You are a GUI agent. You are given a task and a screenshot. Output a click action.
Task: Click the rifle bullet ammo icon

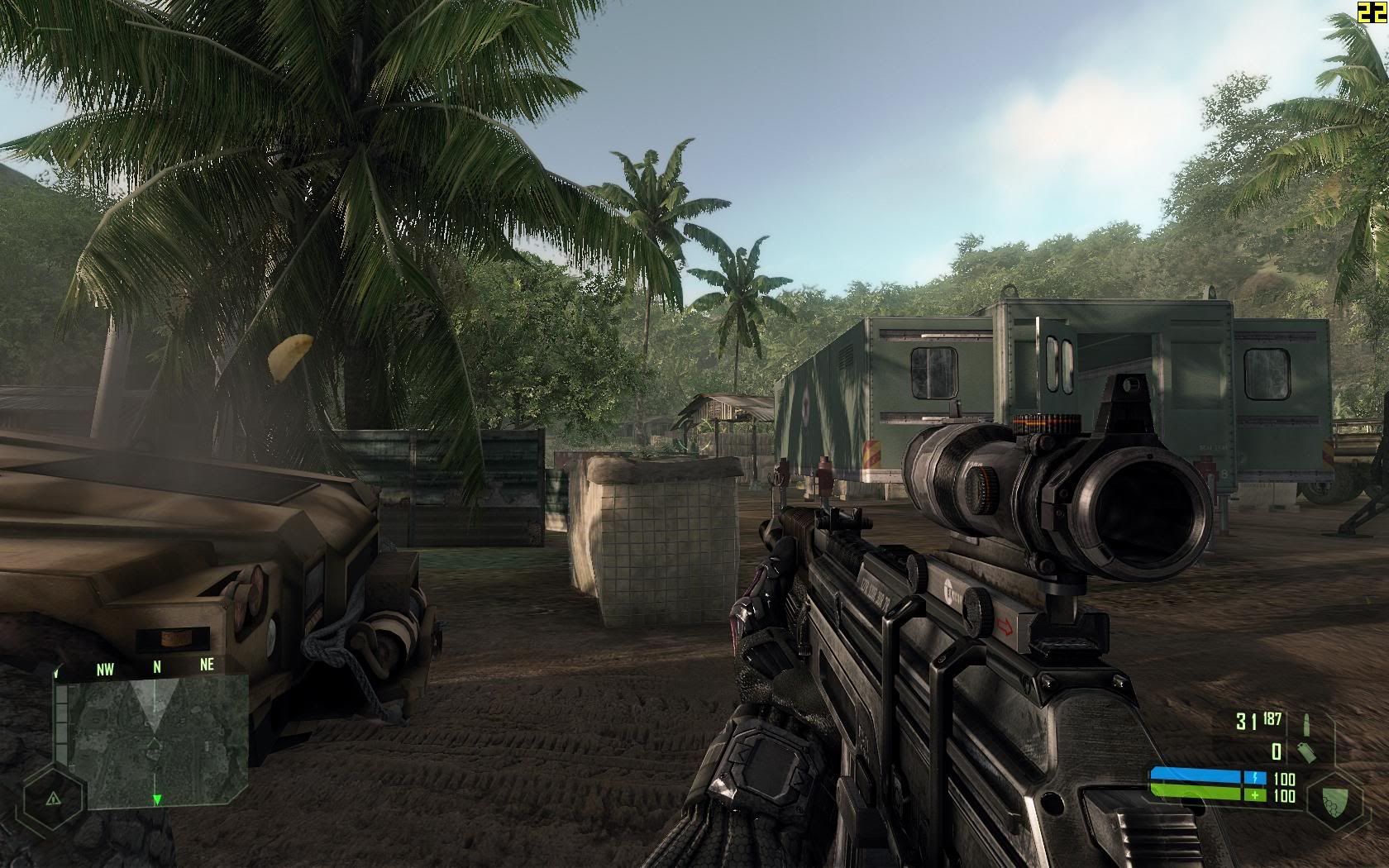(x=1305, y=723)
